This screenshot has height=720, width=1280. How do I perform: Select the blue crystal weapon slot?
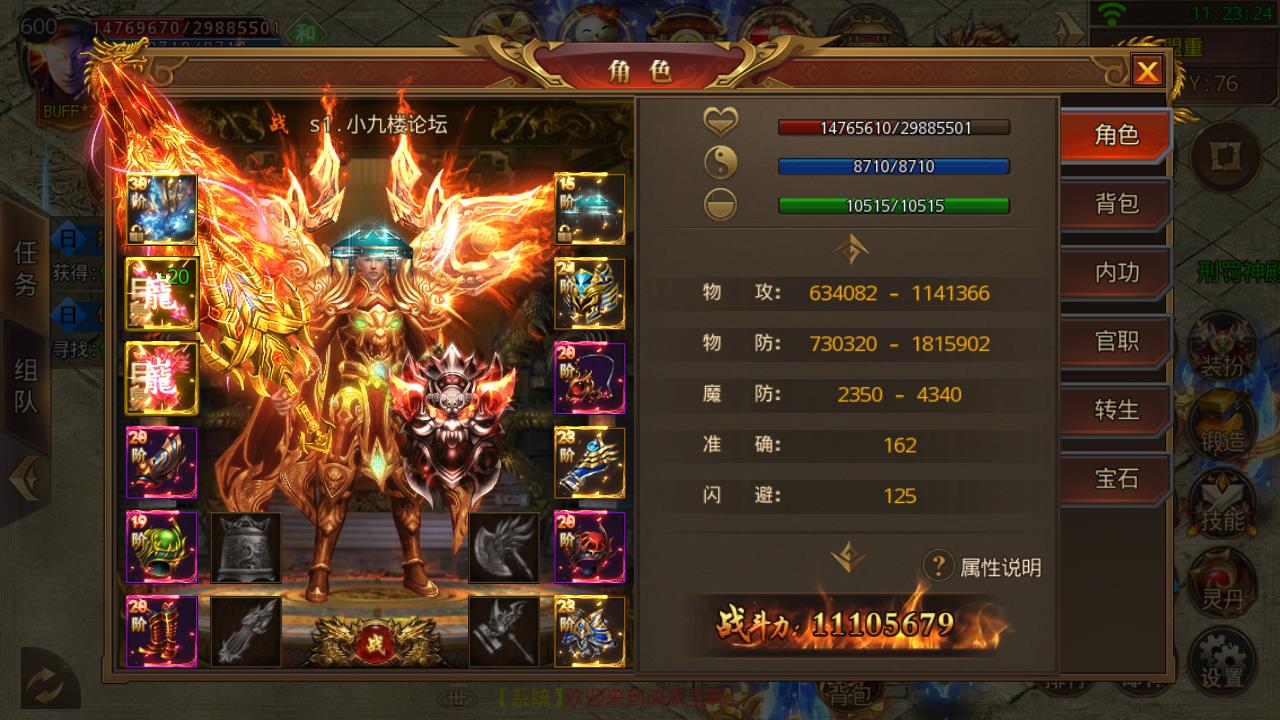161,209
